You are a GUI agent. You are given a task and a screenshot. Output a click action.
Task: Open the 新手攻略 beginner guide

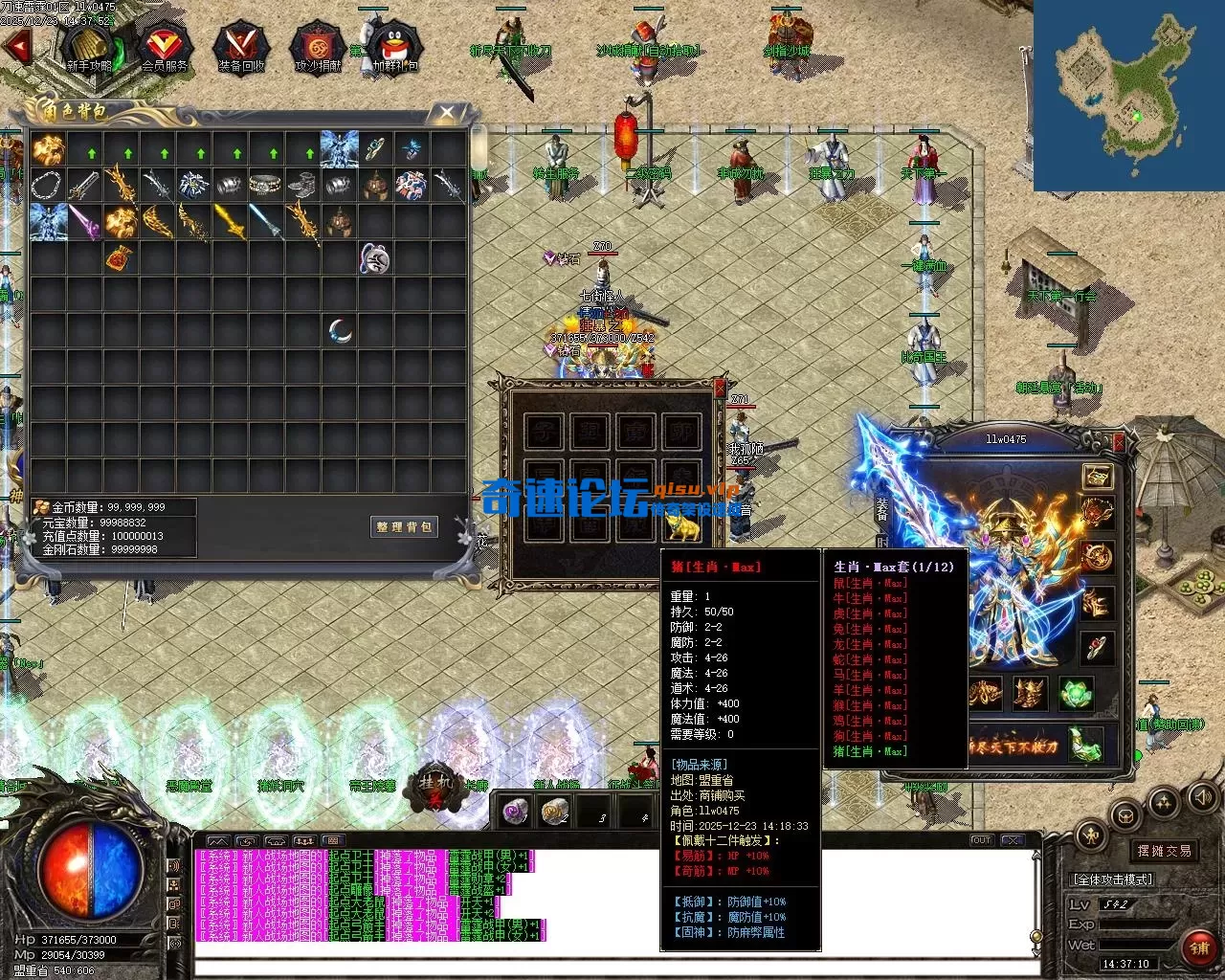tap(88, 47)
